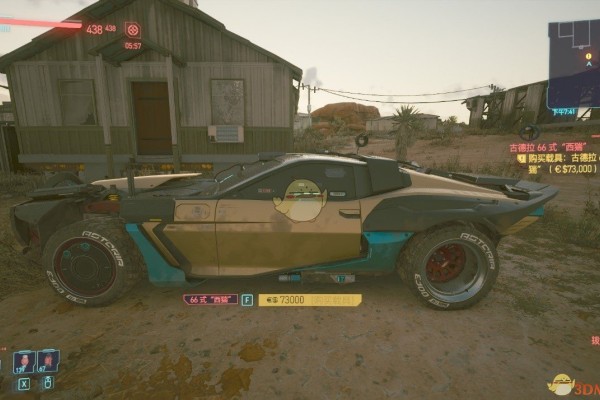Image resolution: width=600 pixels, height=400 pixels.
Task: Click the red crosshair status icon by health
Action: [132, 29]
